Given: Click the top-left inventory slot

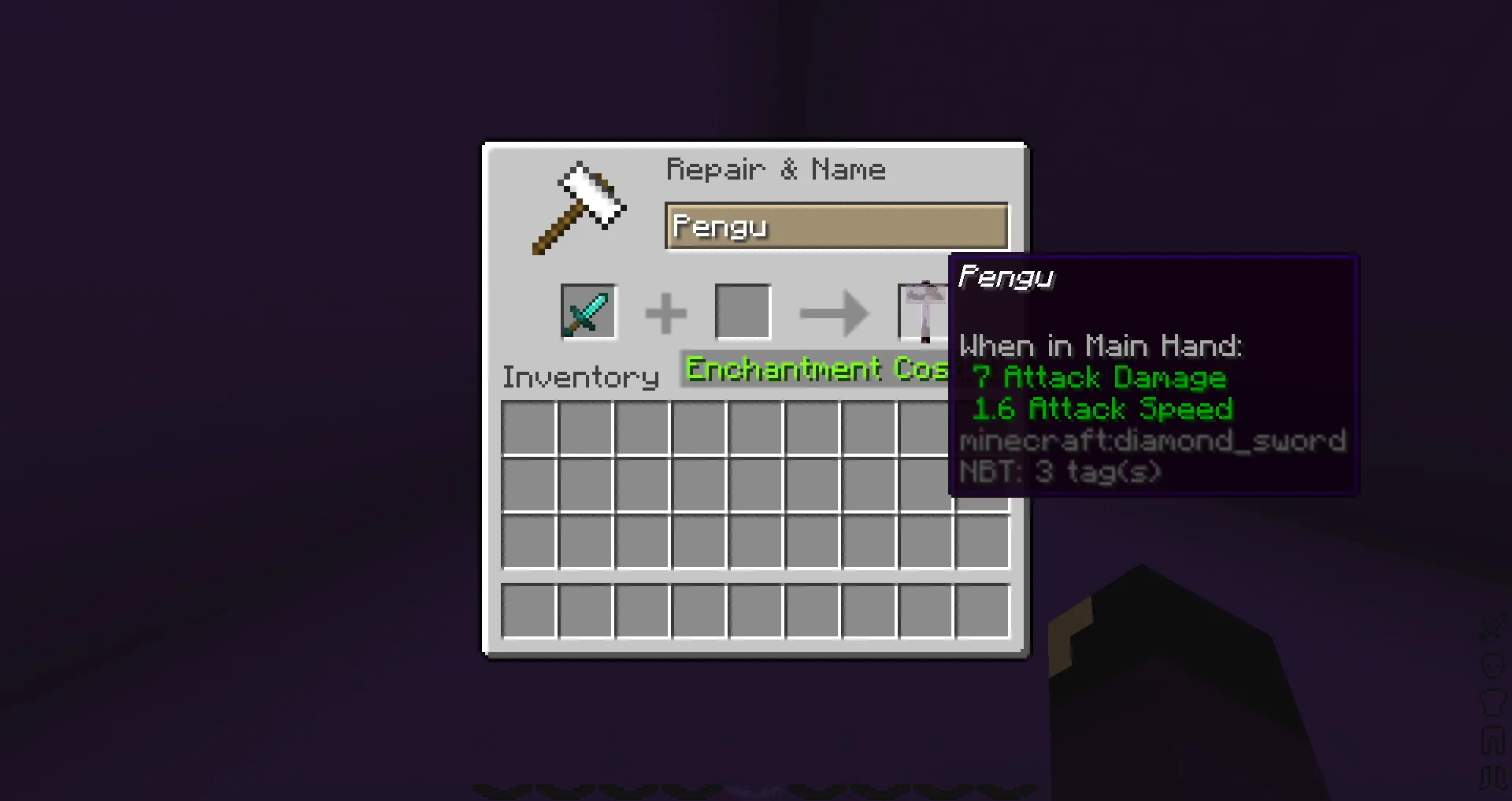Looking at the screenshot, I should pyautogui.click(x=528, y=426).
